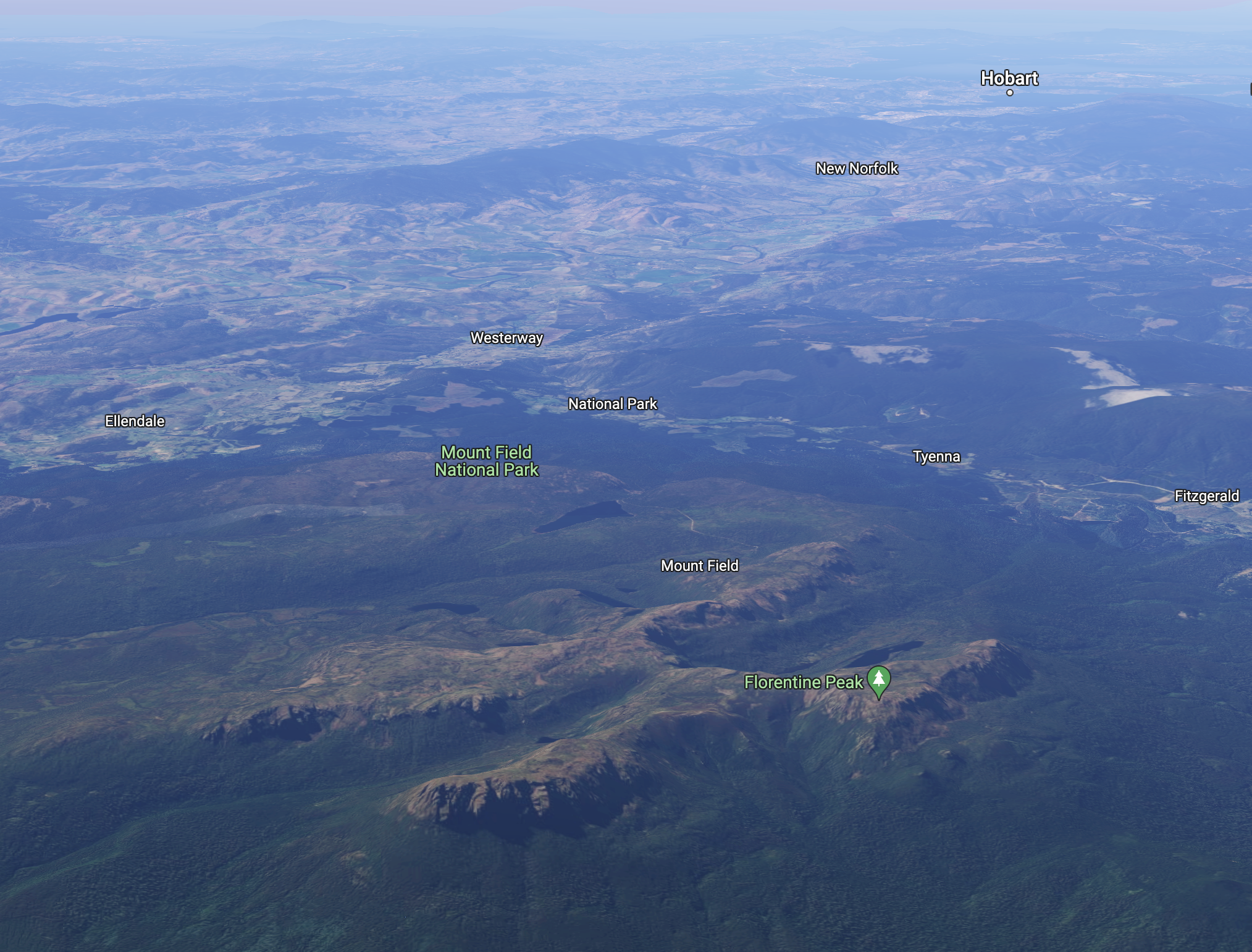Select the Fitzgerald place label

point(1206,496)
